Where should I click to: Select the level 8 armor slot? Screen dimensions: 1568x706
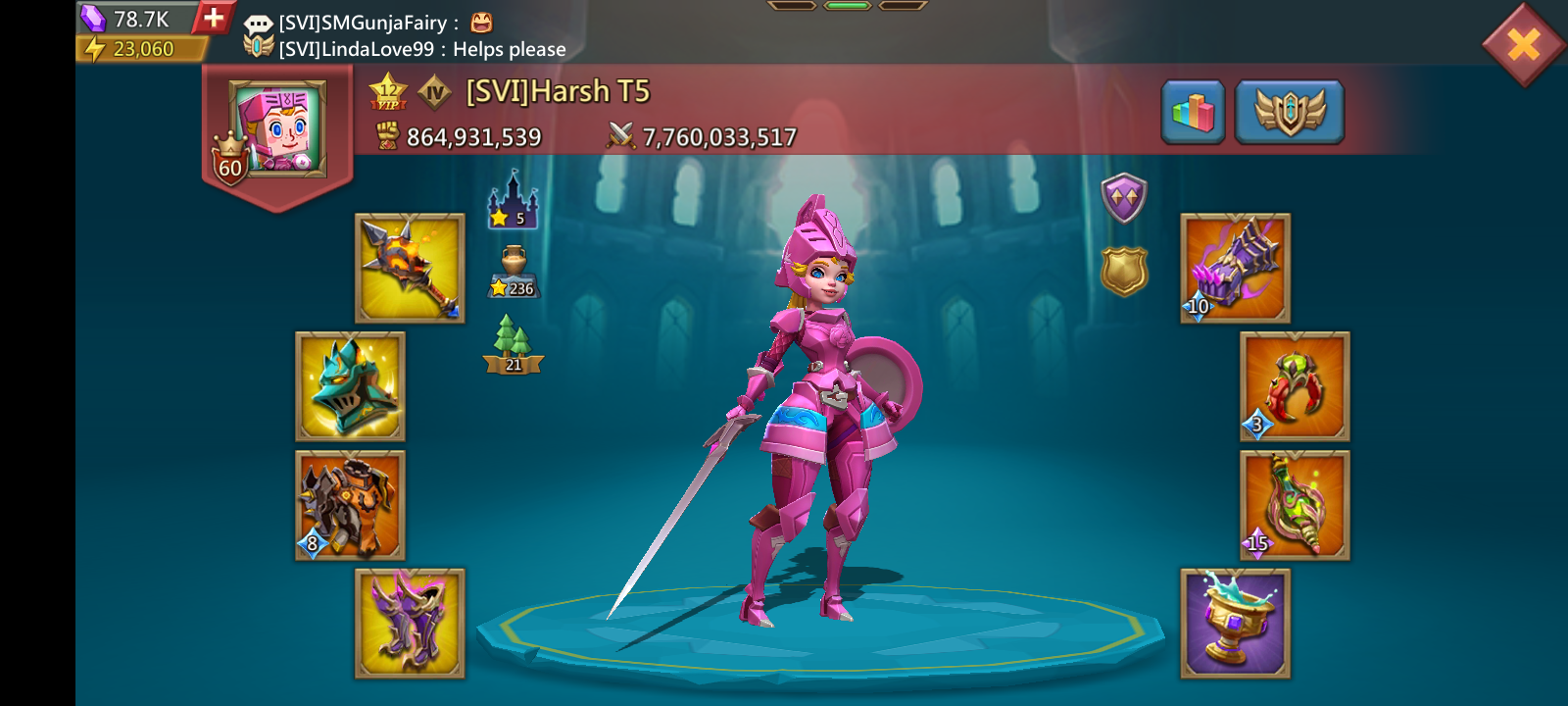pos(350,506)
